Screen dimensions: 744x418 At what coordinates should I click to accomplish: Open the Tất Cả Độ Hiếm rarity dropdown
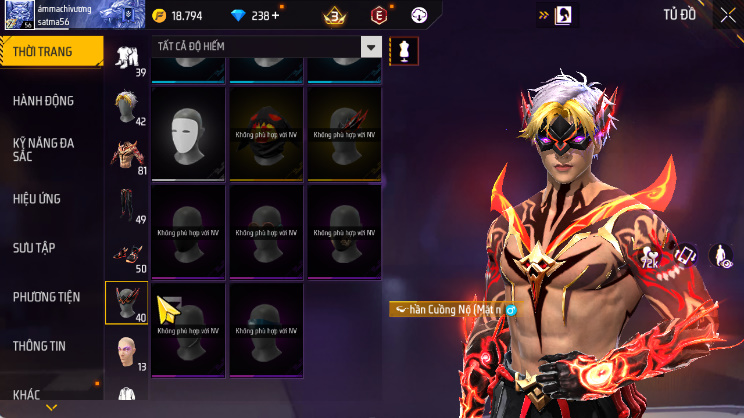268,47
